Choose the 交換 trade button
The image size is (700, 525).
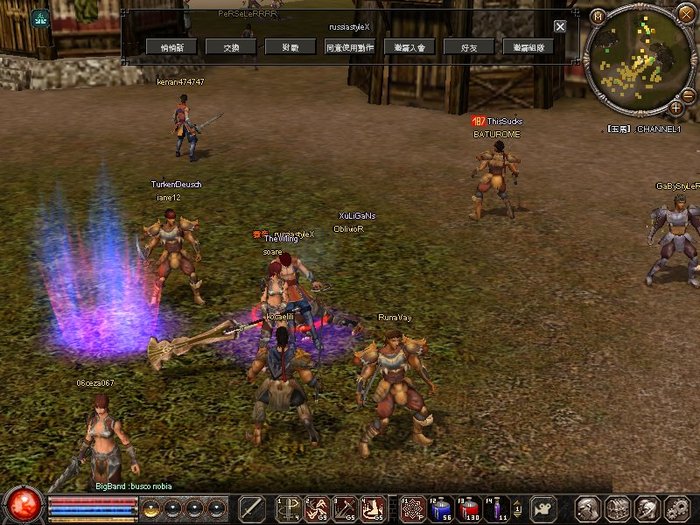click(x=230, y=47)
